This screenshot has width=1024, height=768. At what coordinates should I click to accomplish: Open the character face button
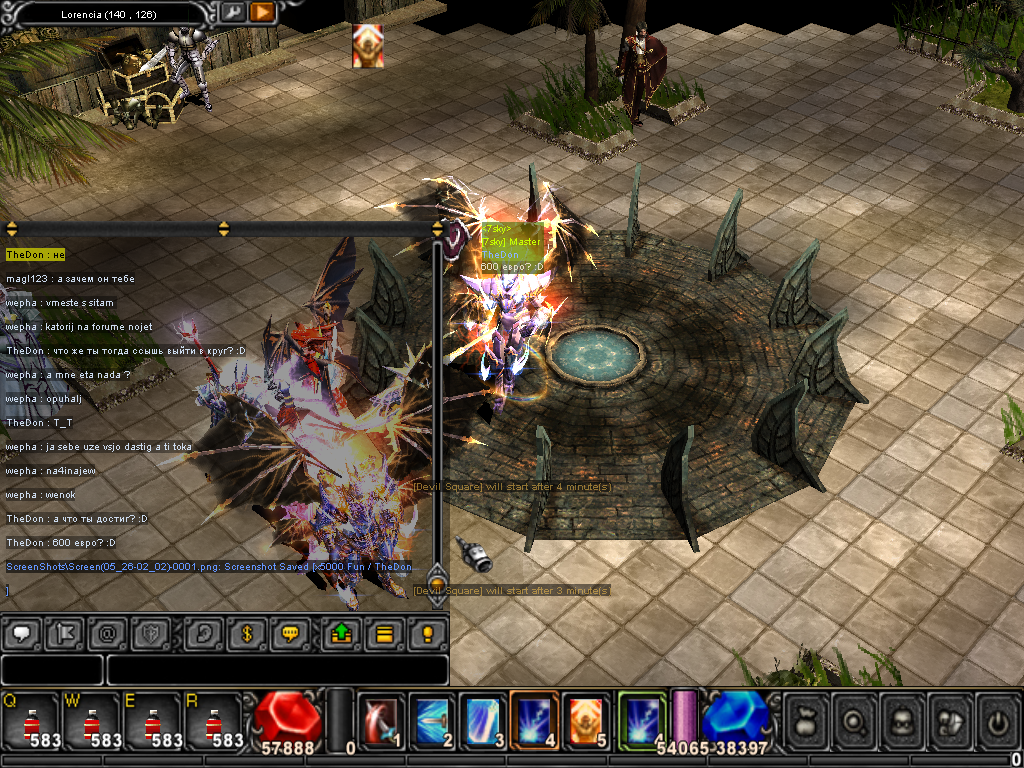(904, 720)
